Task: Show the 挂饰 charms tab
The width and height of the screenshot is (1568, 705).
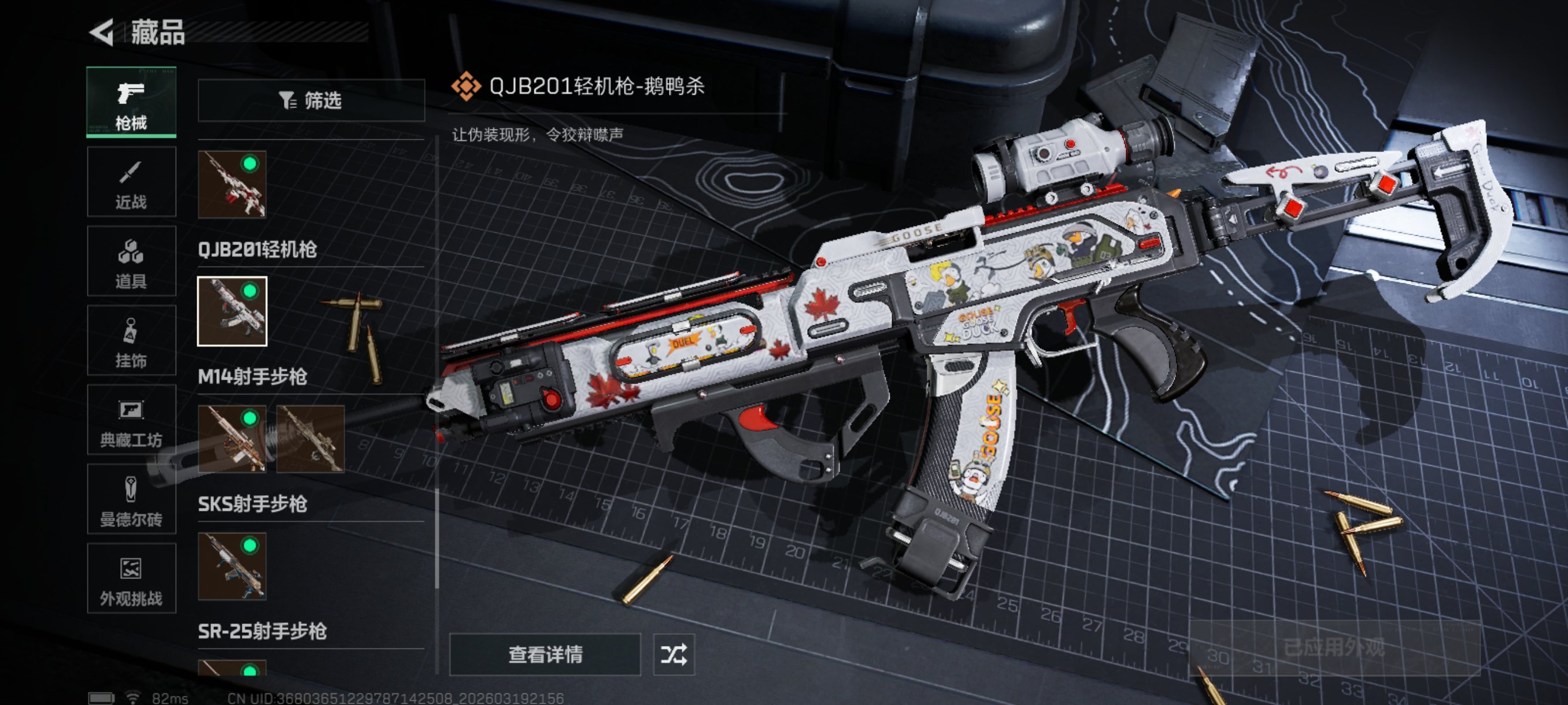Action: tap(131, 340)
